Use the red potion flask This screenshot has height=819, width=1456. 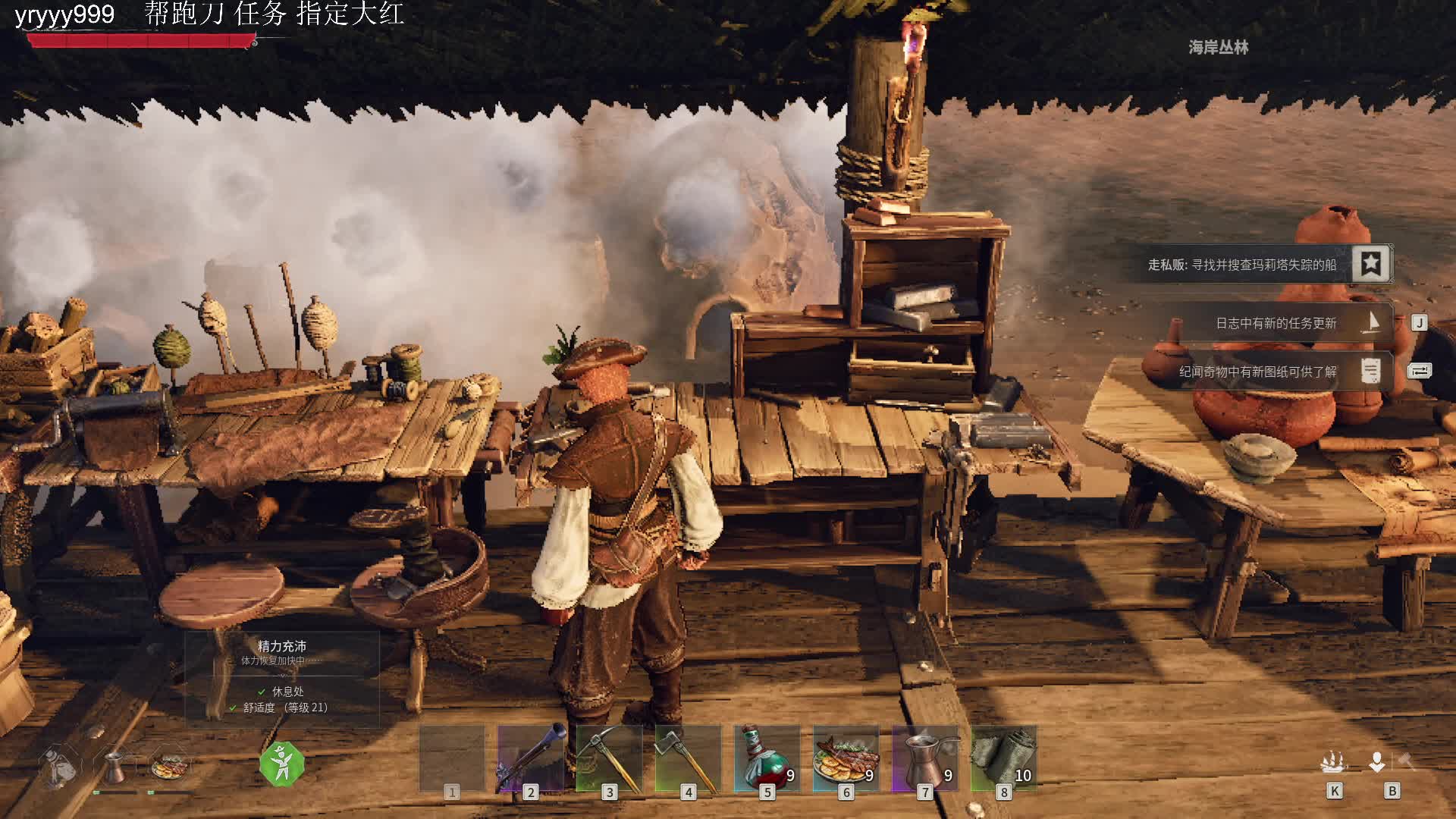[x=767, y=758]
